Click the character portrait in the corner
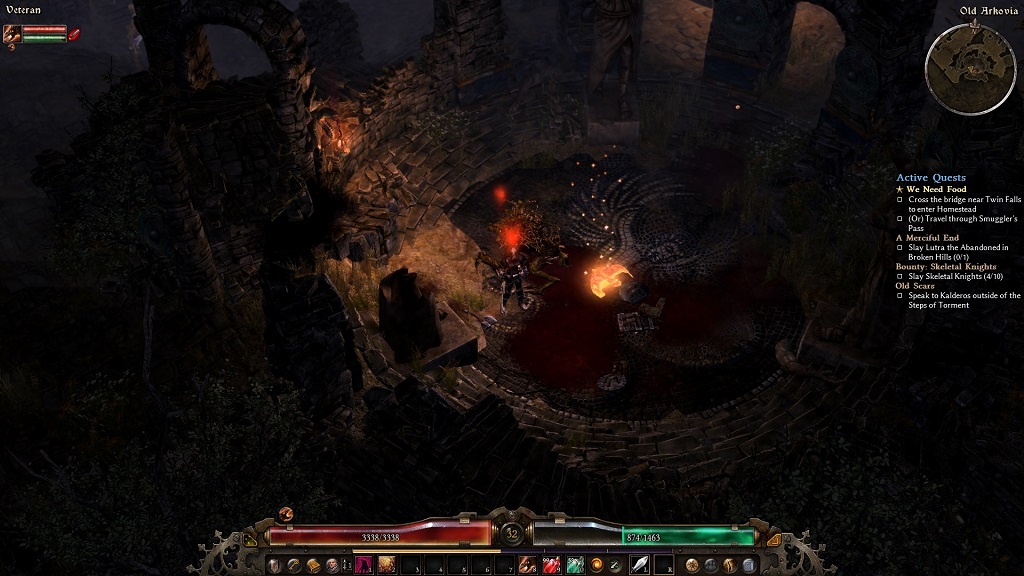This screenshot has height=576, width=1024. pyautogui.click(x=13, y=33)
